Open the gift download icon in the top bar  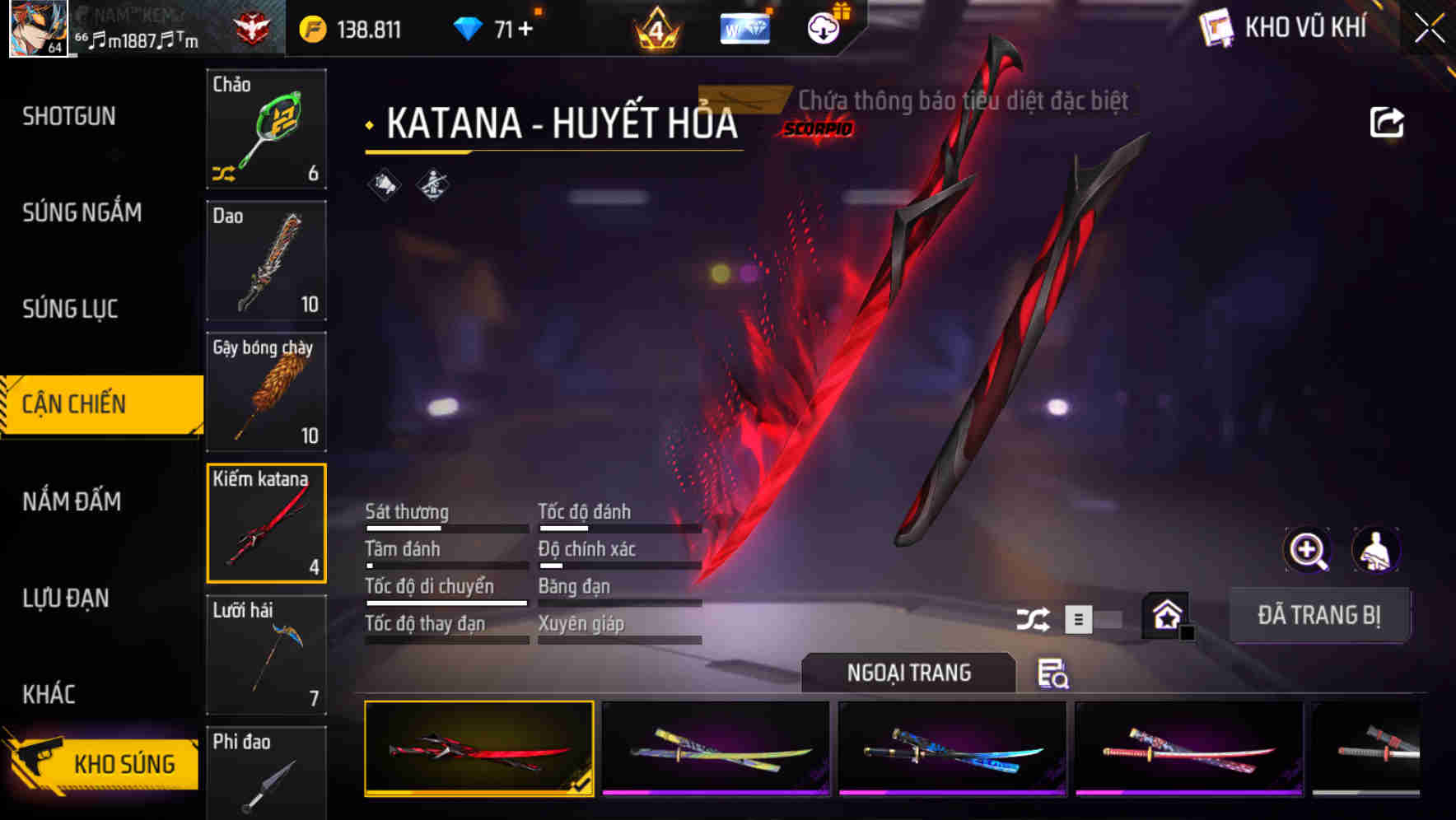tap(822, 27)
